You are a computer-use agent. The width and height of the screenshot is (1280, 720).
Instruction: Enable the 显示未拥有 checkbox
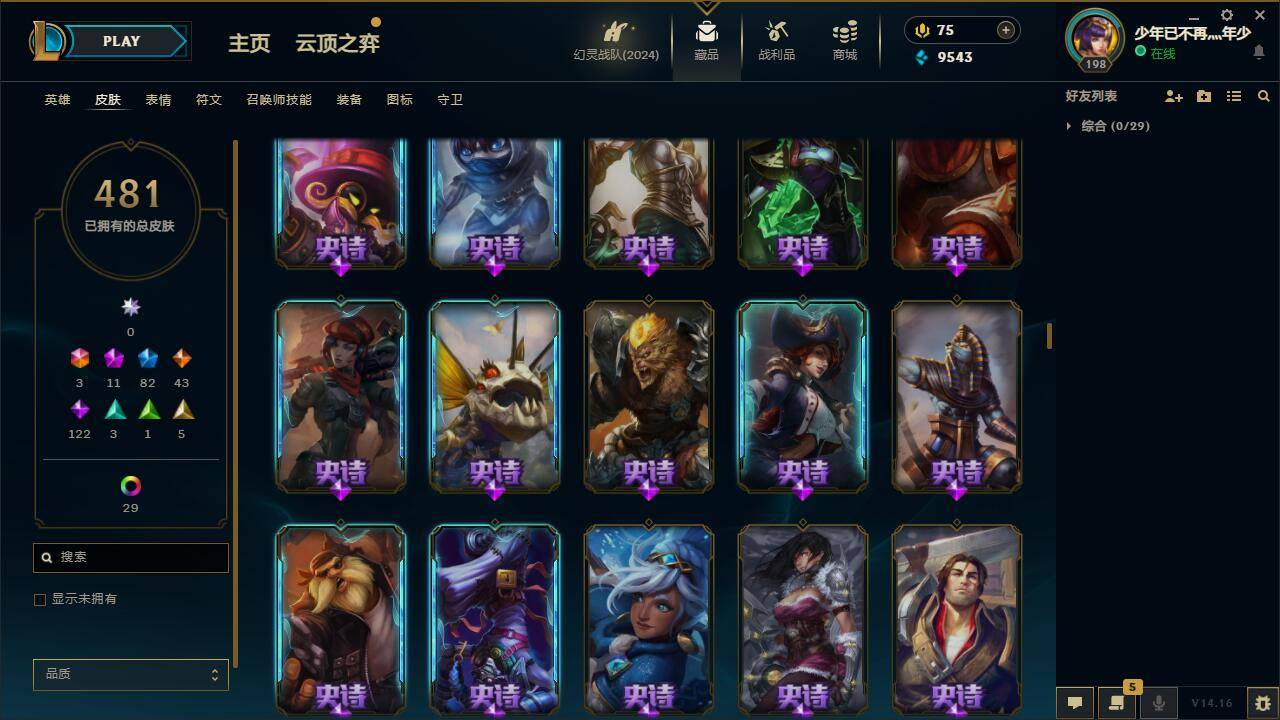click(39, 599)
